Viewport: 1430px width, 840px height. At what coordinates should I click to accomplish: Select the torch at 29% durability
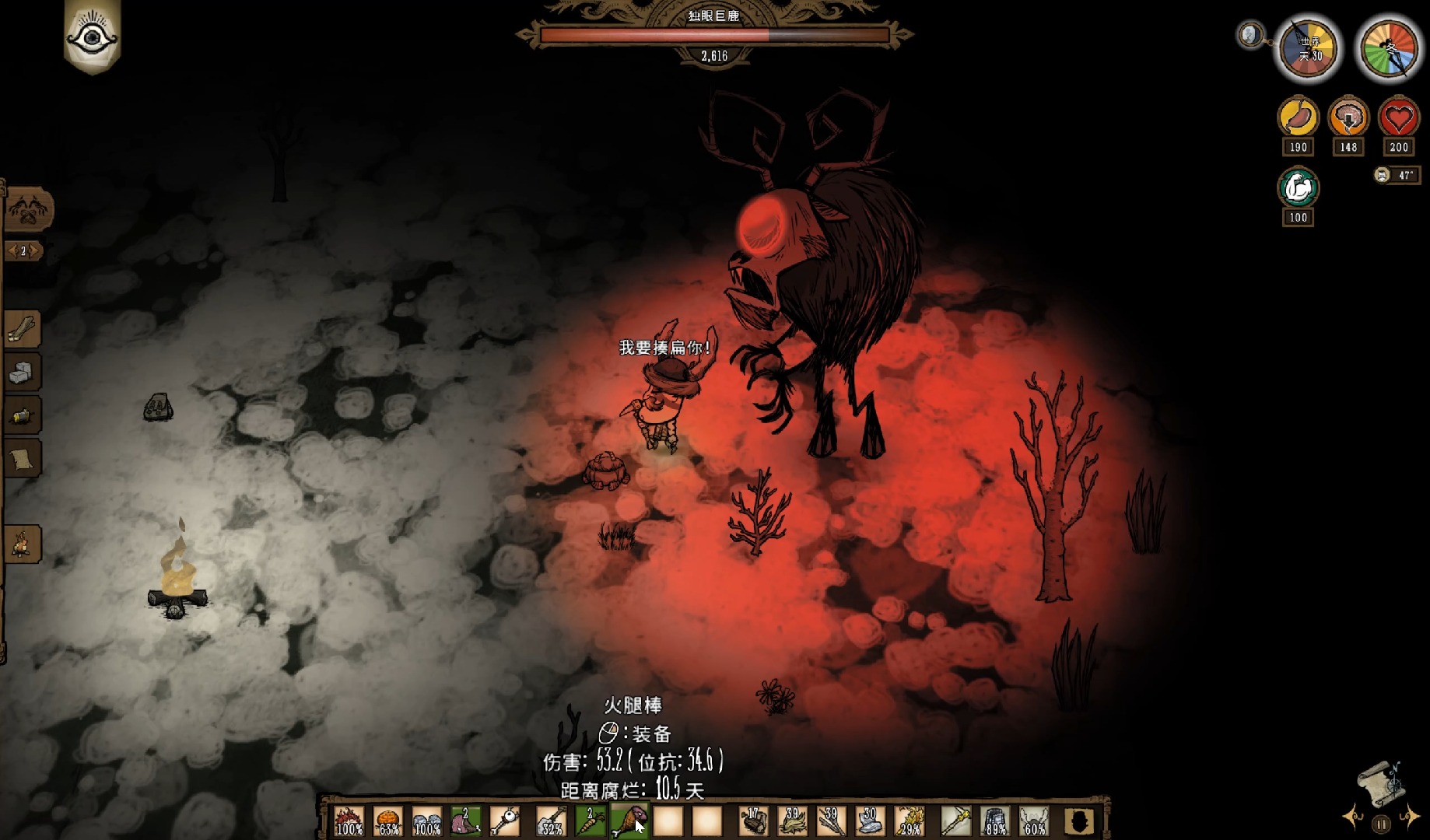tap(909, 821)
